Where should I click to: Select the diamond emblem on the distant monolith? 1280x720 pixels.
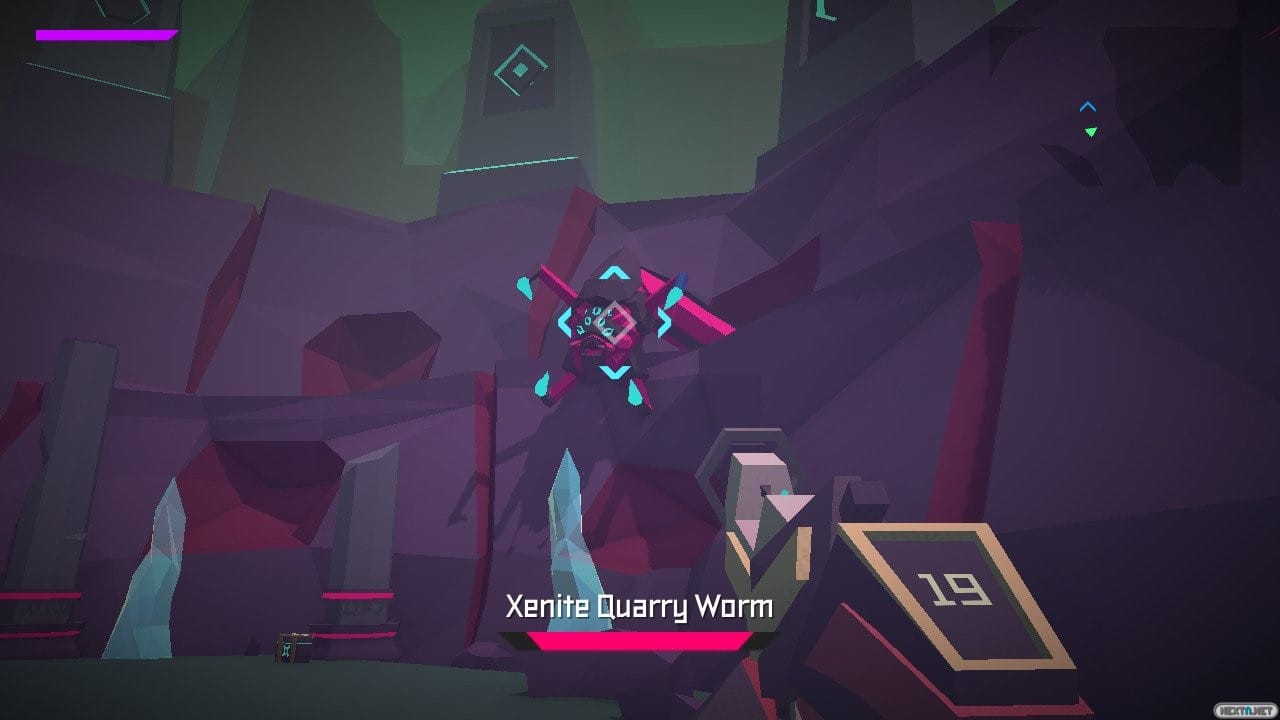520,68
